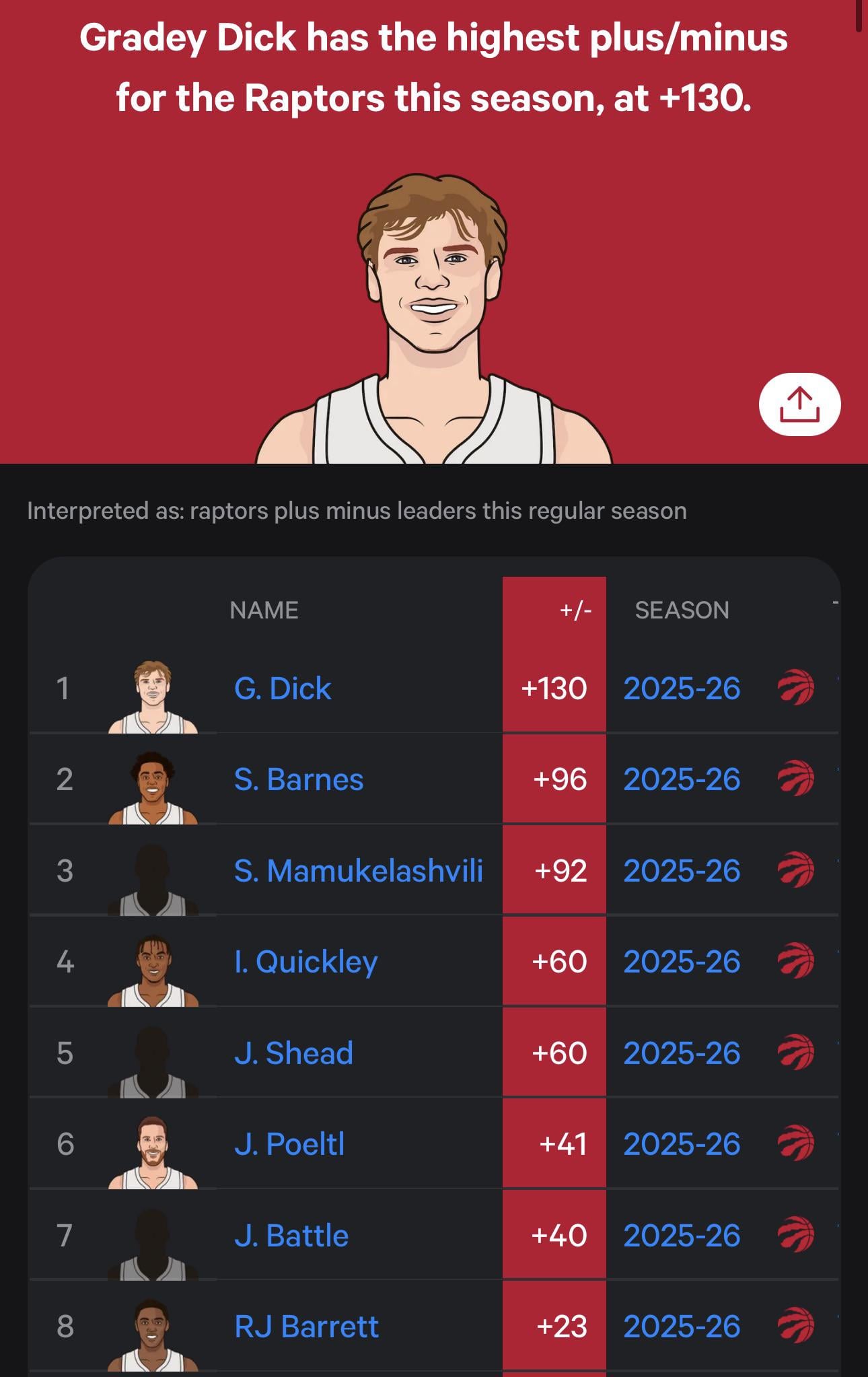
Task: Sort by the +/- column header
Action: pyautogui.click(x=575, y=610)
